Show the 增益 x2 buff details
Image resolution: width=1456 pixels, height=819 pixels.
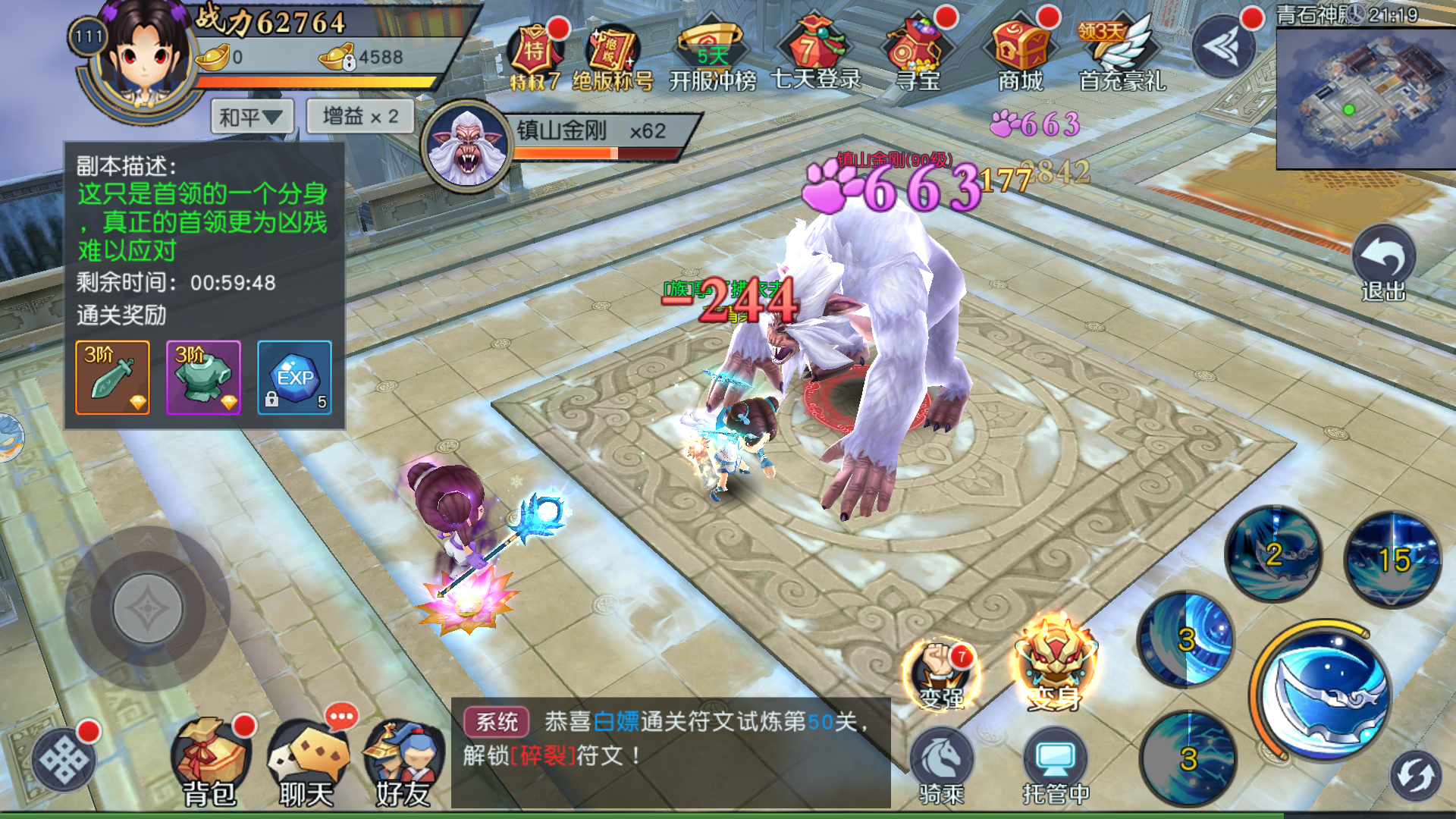(x=360, y=116)
